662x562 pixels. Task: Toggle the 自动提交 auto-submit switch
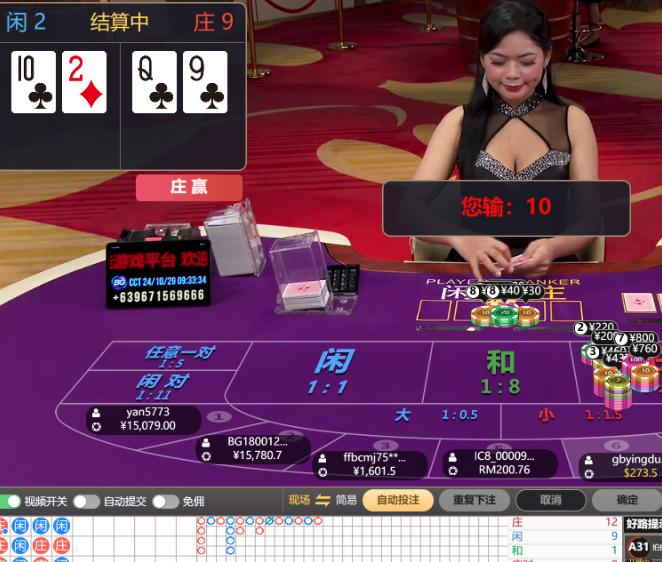(x=87, y=501)
